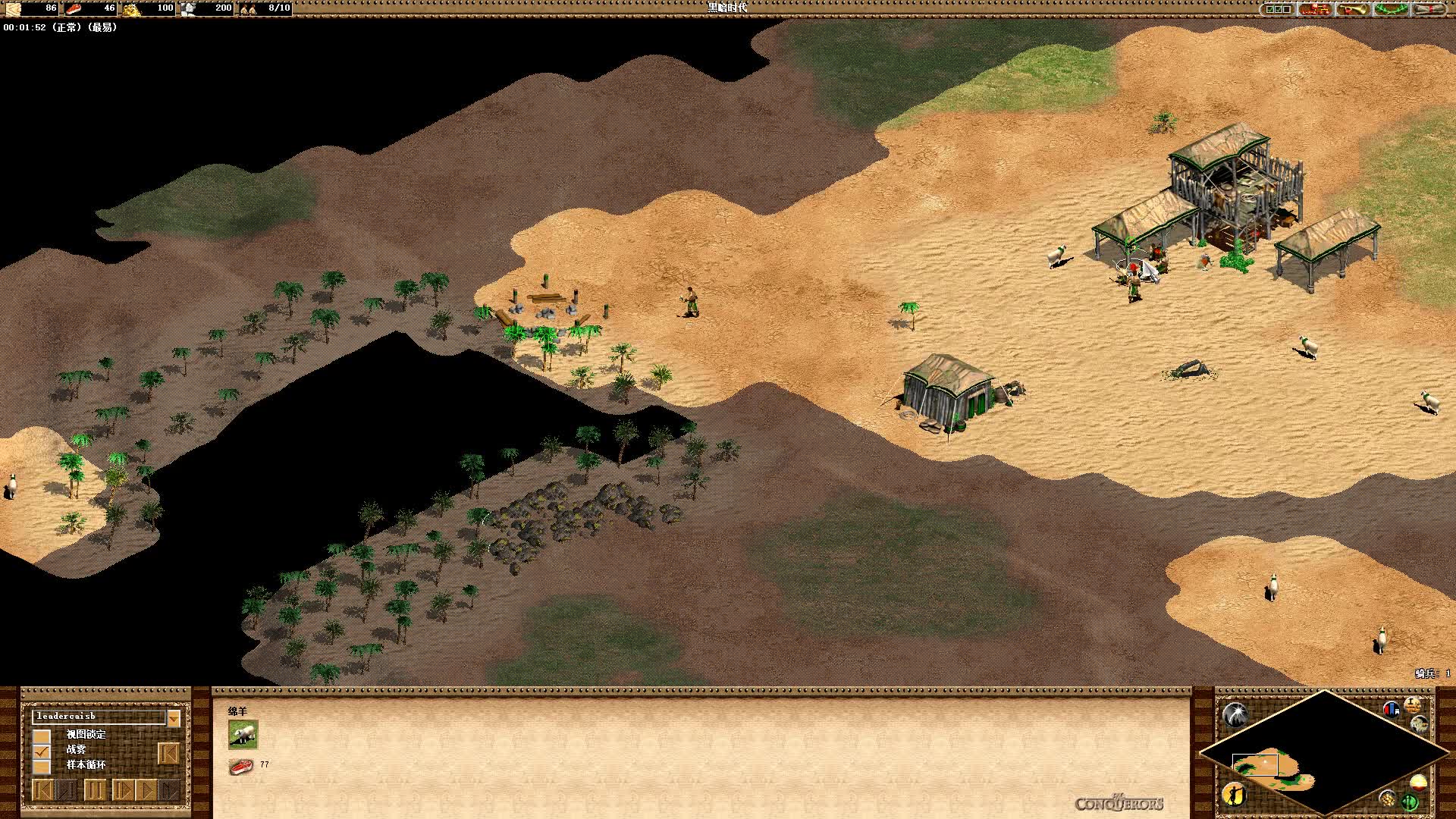Toggle the 战雾 fog of war checkbox
The image size is (1456, 819).
click(42, 751)
